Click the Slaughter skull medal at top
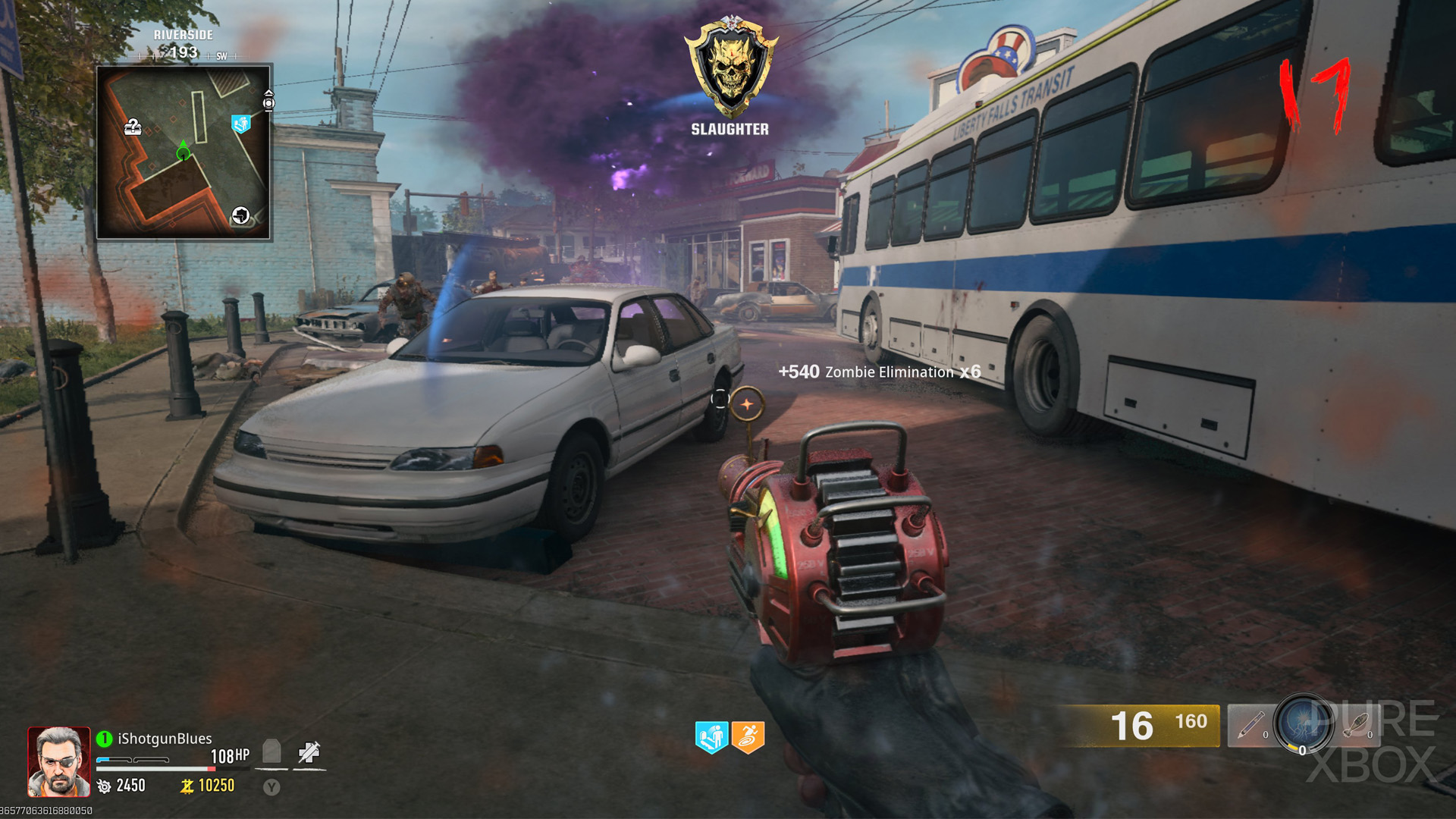Screen dimensions: 1456x819 coord(730,68)
